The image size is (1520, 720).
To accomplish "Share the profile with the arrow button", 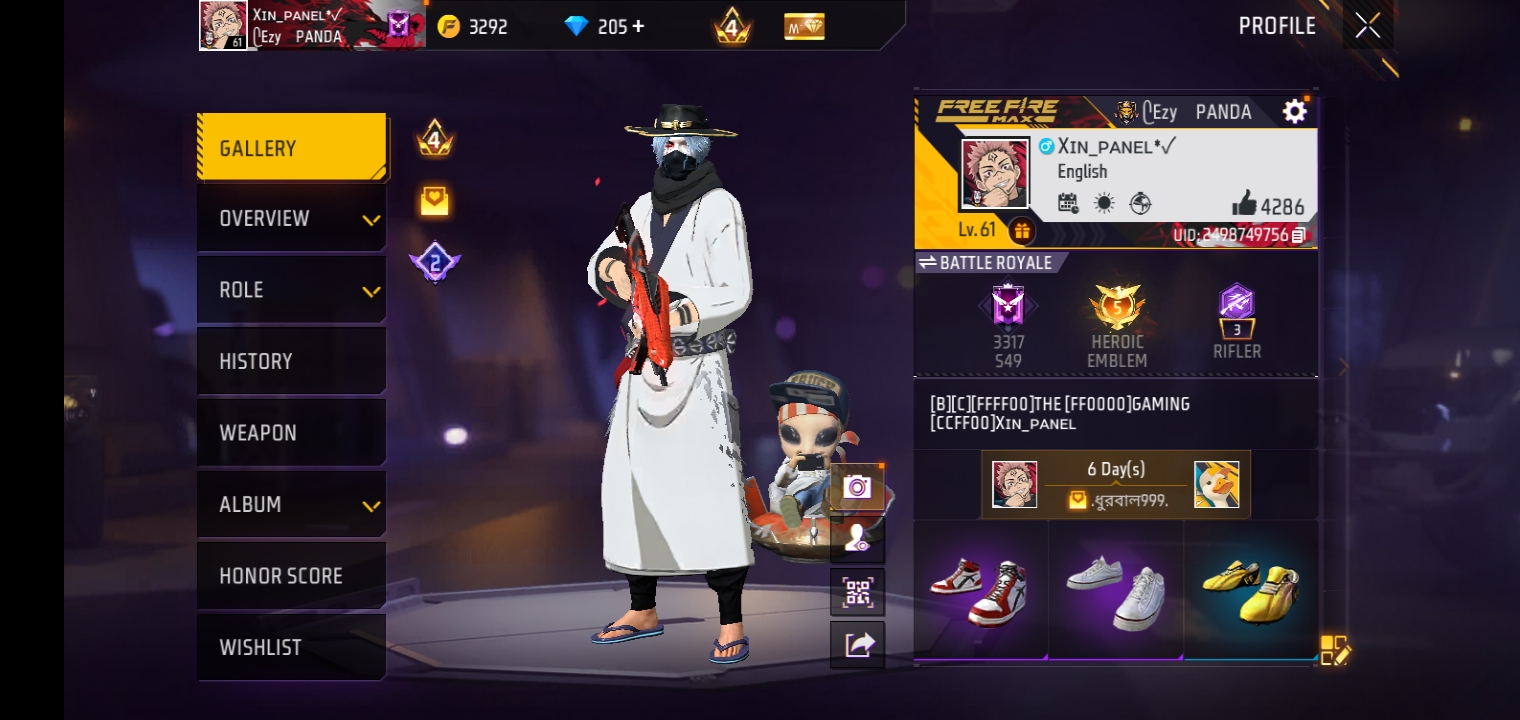I will pyautogui.click(x=857, y=645).
